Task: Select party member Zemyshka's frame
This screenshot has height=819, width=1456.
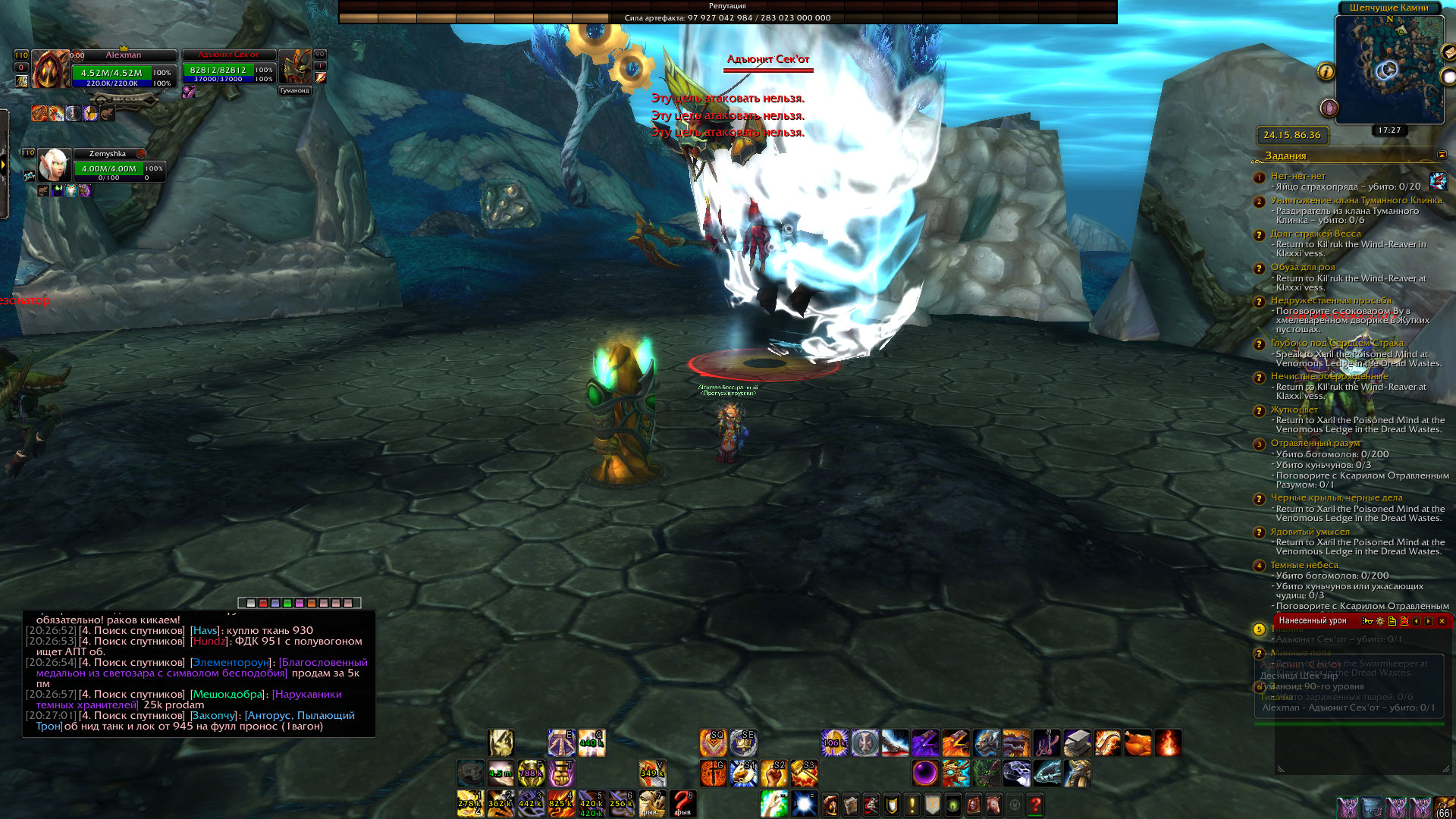Action: pyautogui.click(x=106, y=165)
